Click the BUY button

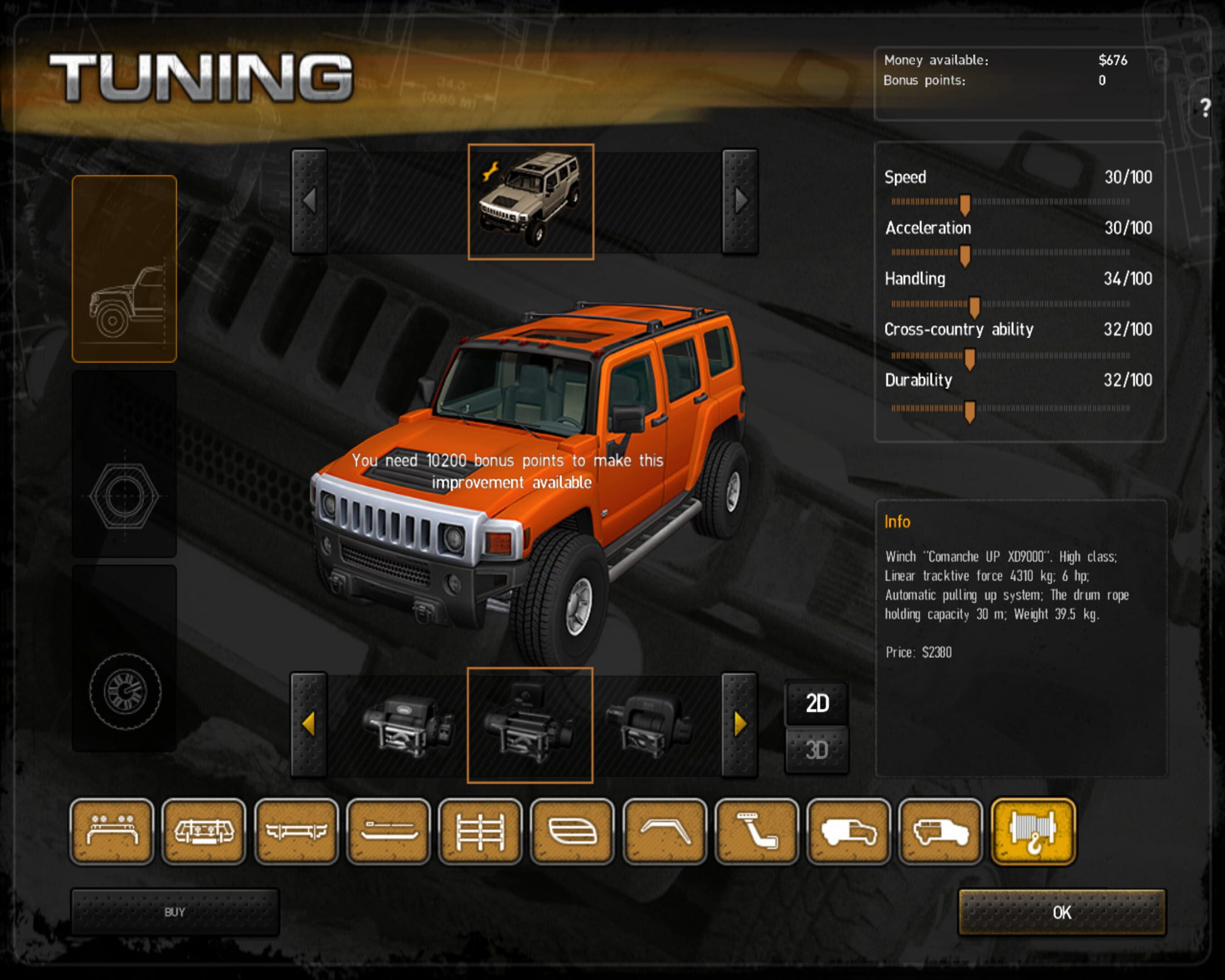174,912
